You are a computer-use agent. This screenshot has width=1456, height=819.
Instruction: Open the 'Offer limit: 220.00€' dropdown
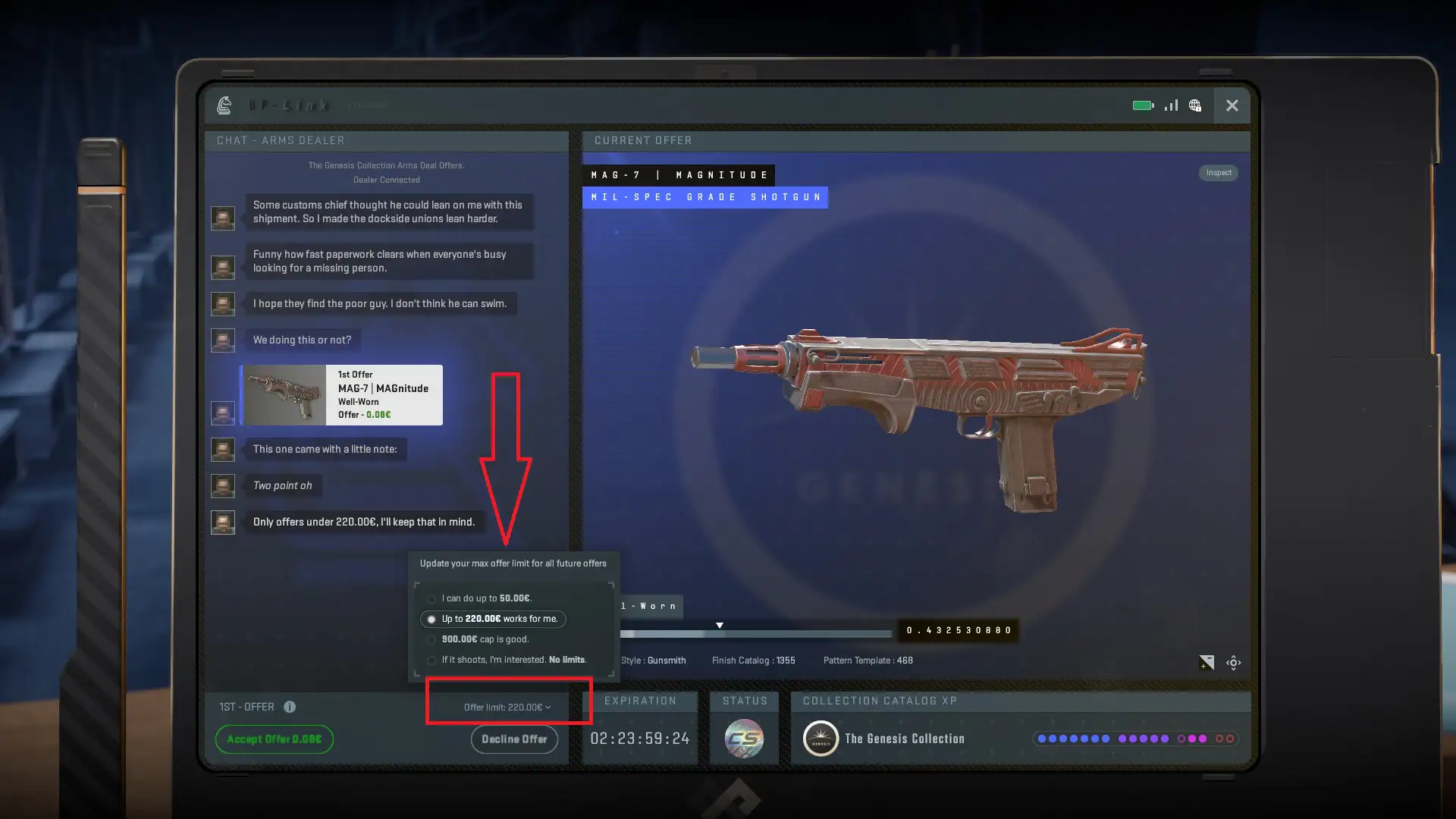[x=508, y=707]
